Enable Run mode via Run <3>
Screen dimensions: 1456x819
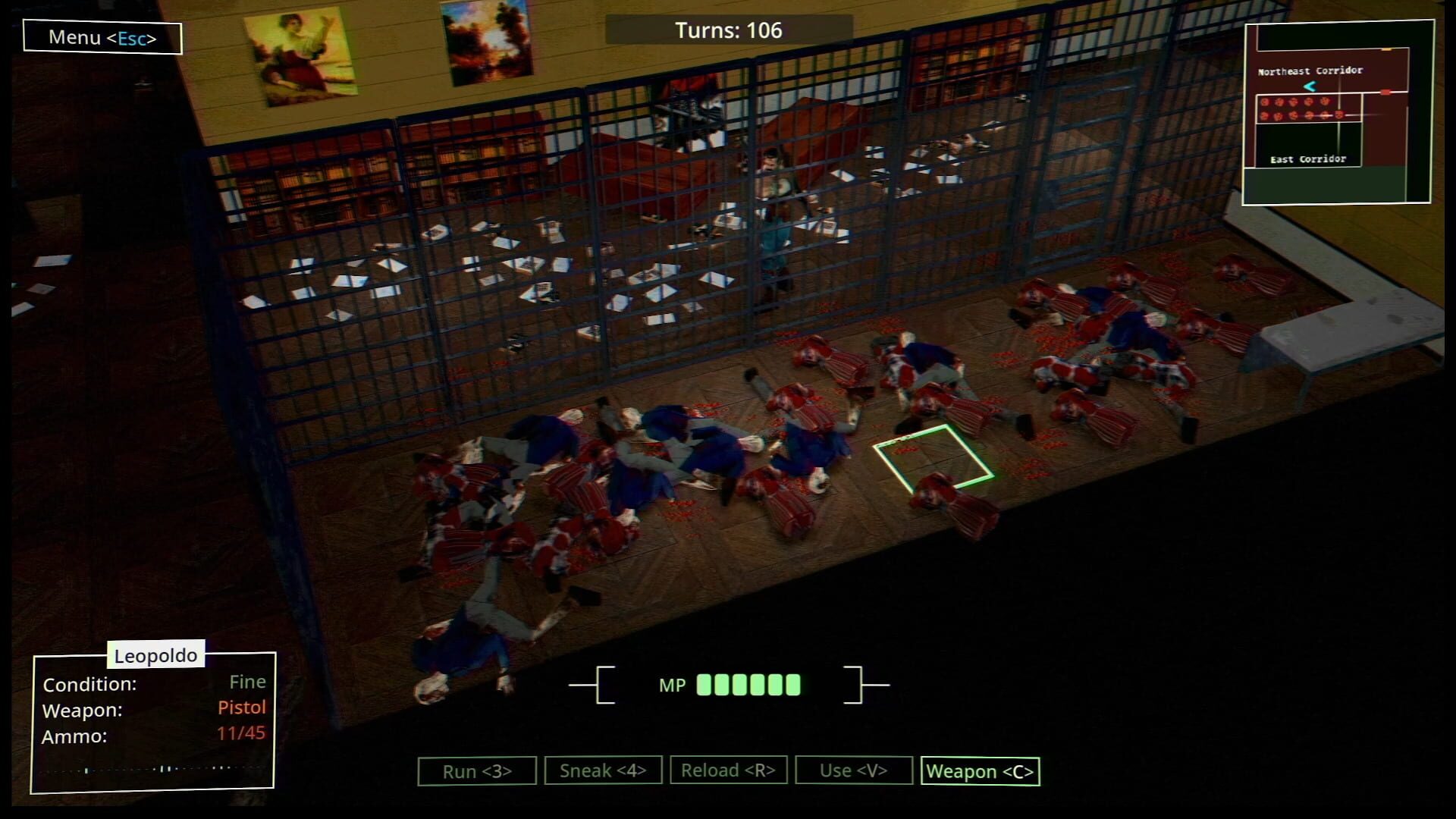coord(476,770)
